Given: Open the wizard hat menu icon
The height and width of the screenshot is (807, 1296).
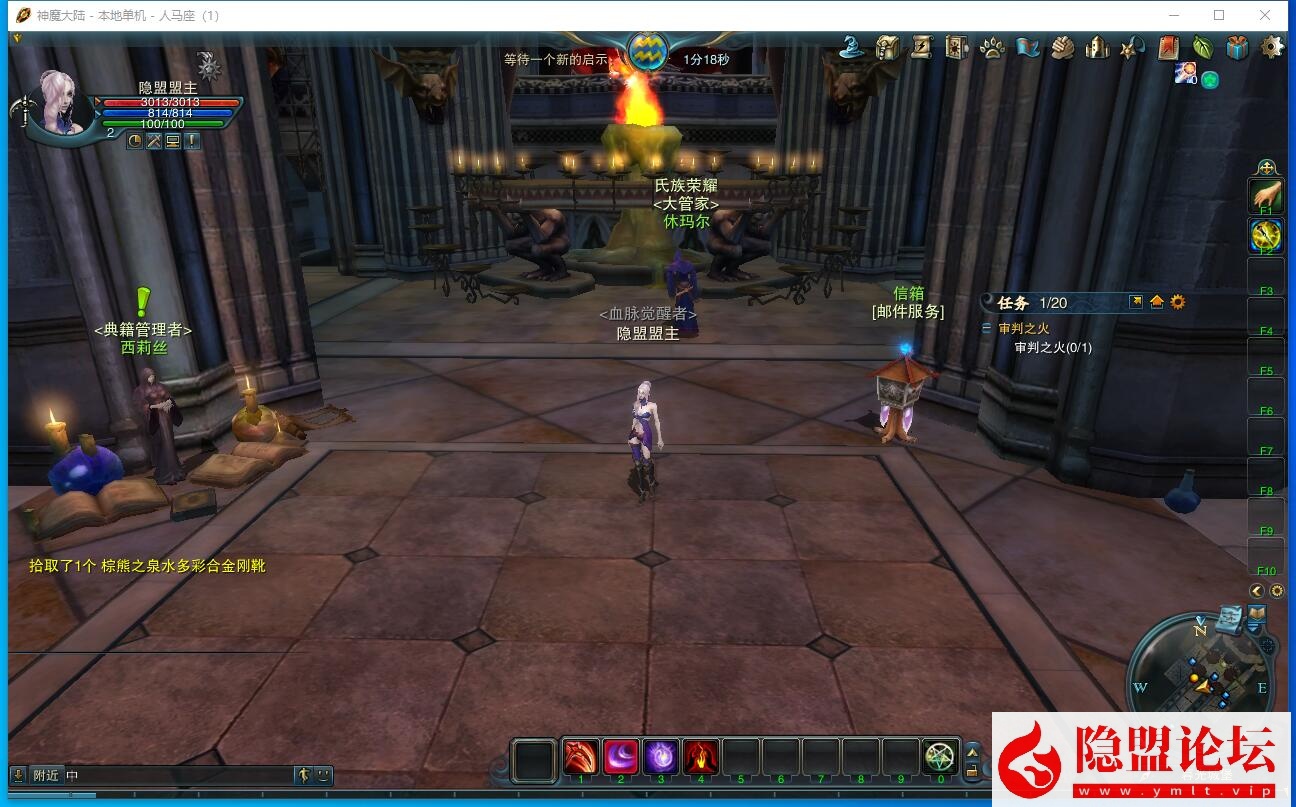Looking at the screenshot, I should (852, 47).
